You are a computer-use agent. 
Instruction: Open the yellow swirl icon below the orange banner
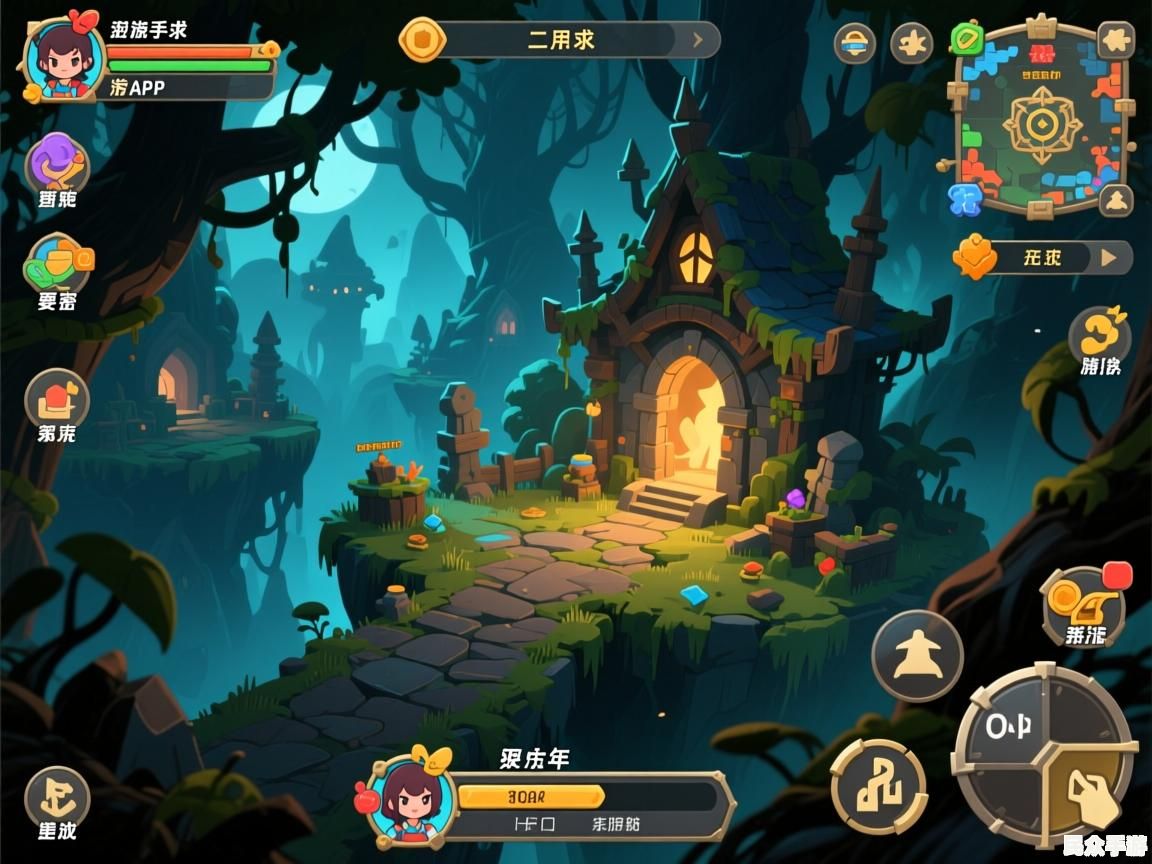1099,332
